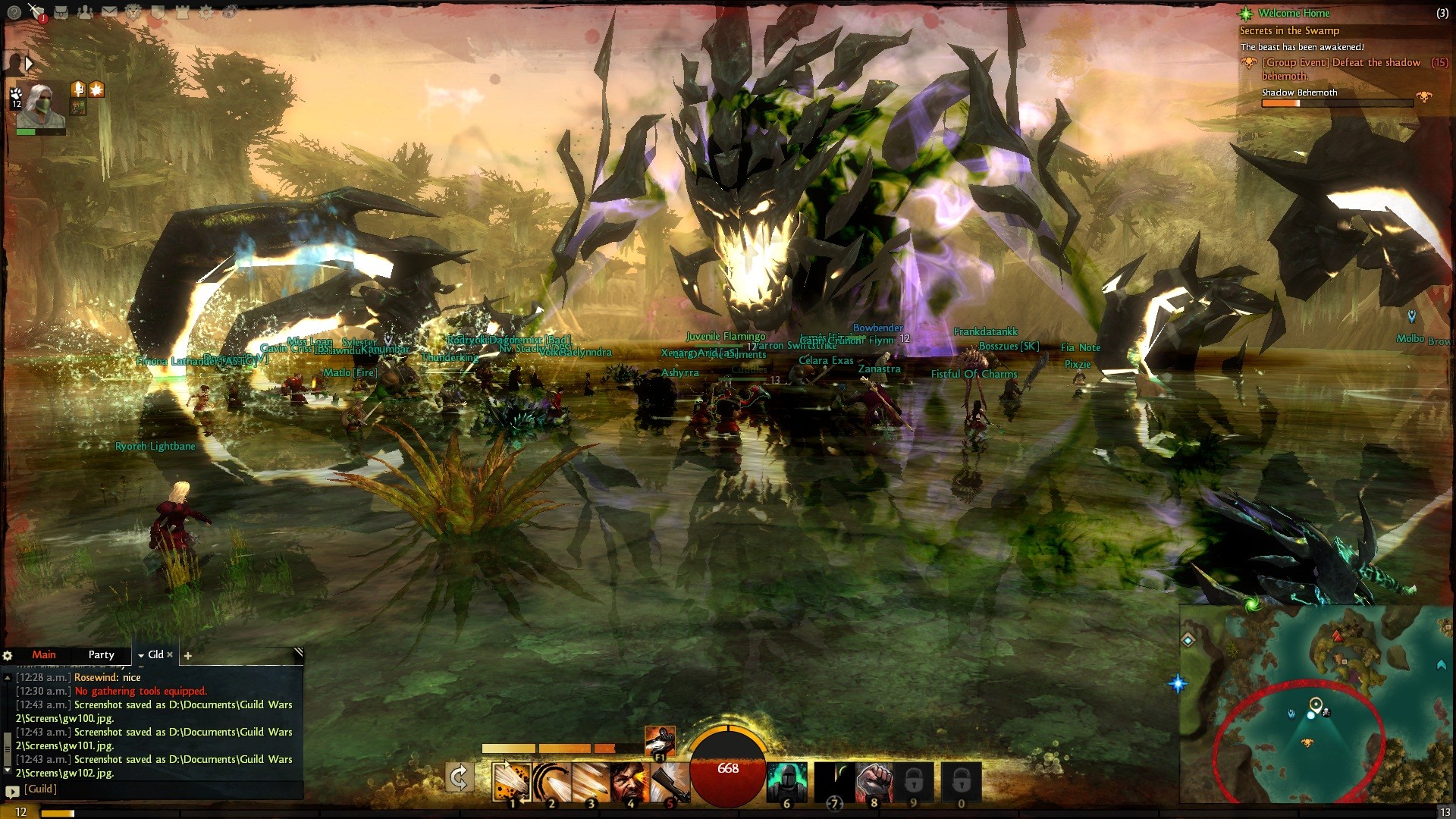Switch to the Party chat tab
The image size is (1456, 819).
[101, 654]
